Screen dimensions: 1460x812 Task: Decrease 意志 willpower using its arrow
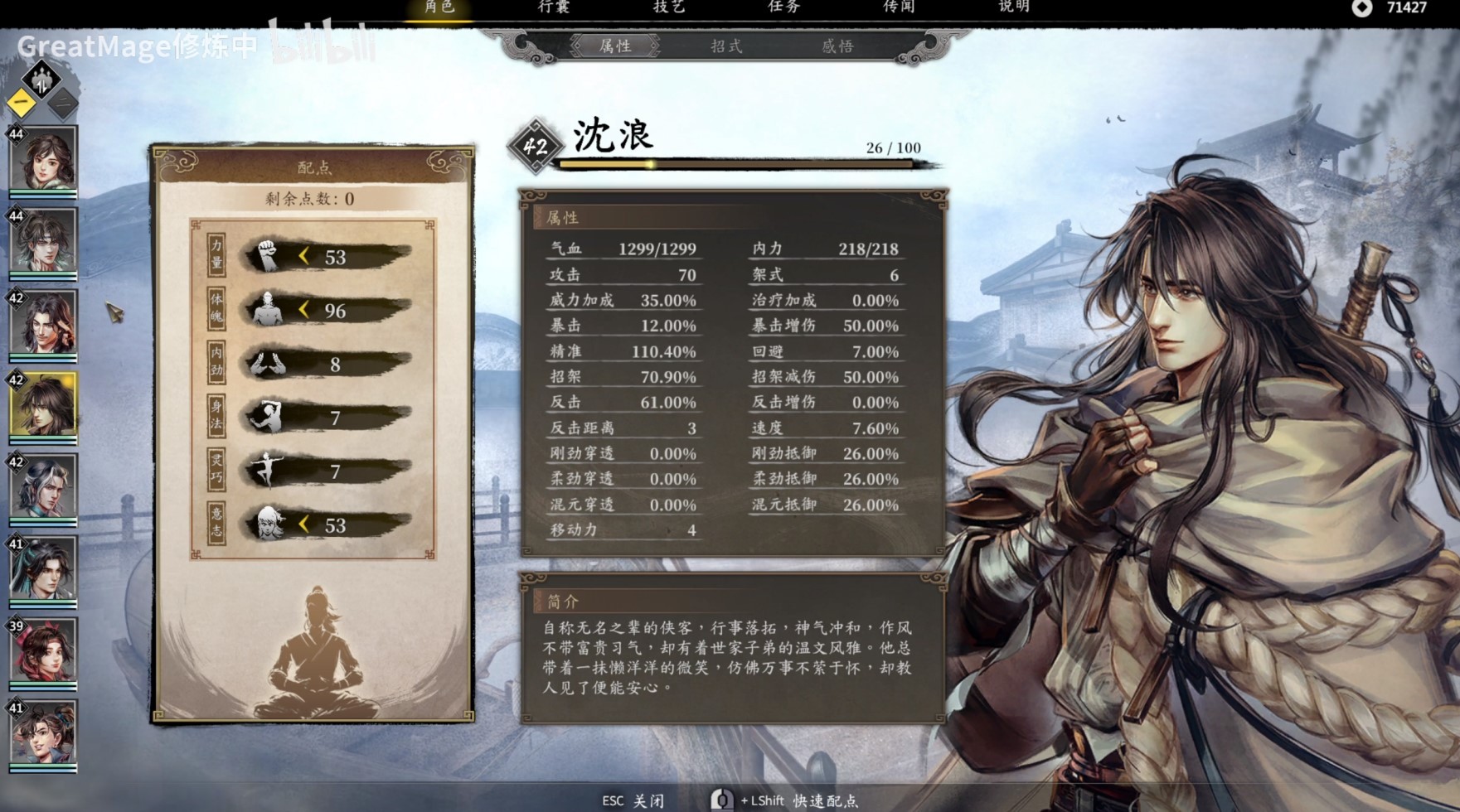pos(304,524)
